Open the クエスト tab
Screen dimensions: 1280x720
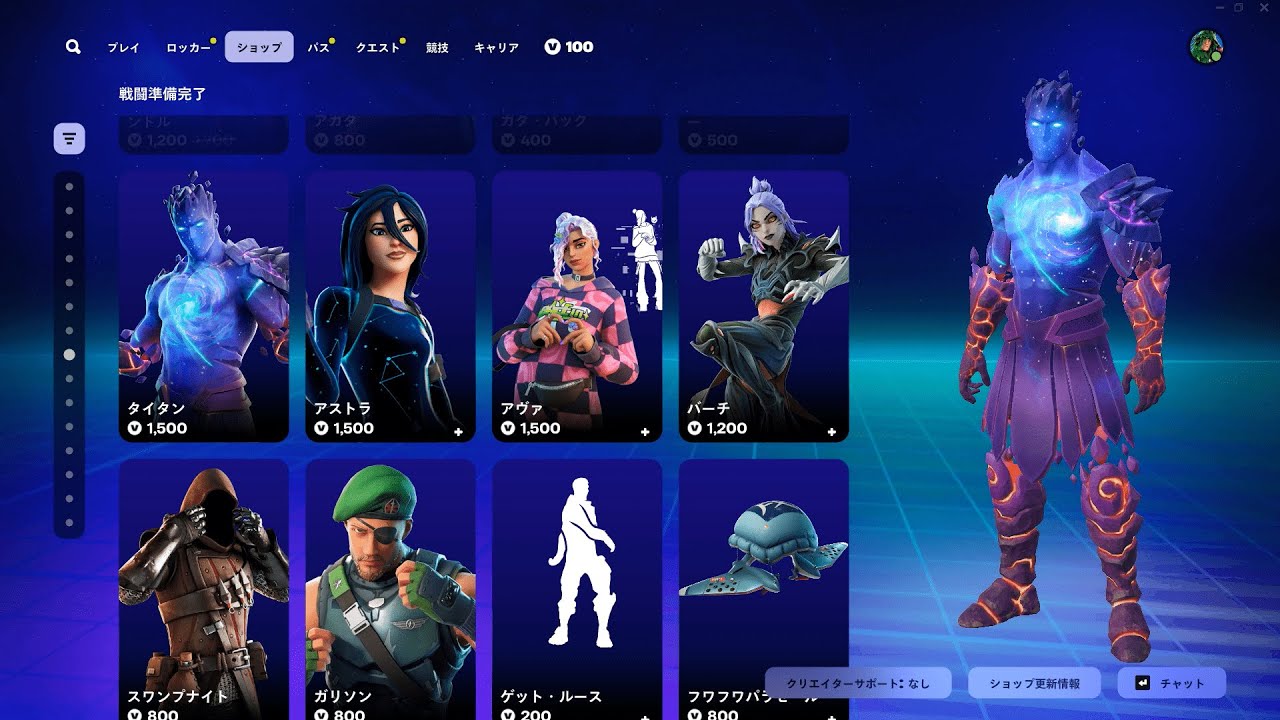(x=378, y=47)
